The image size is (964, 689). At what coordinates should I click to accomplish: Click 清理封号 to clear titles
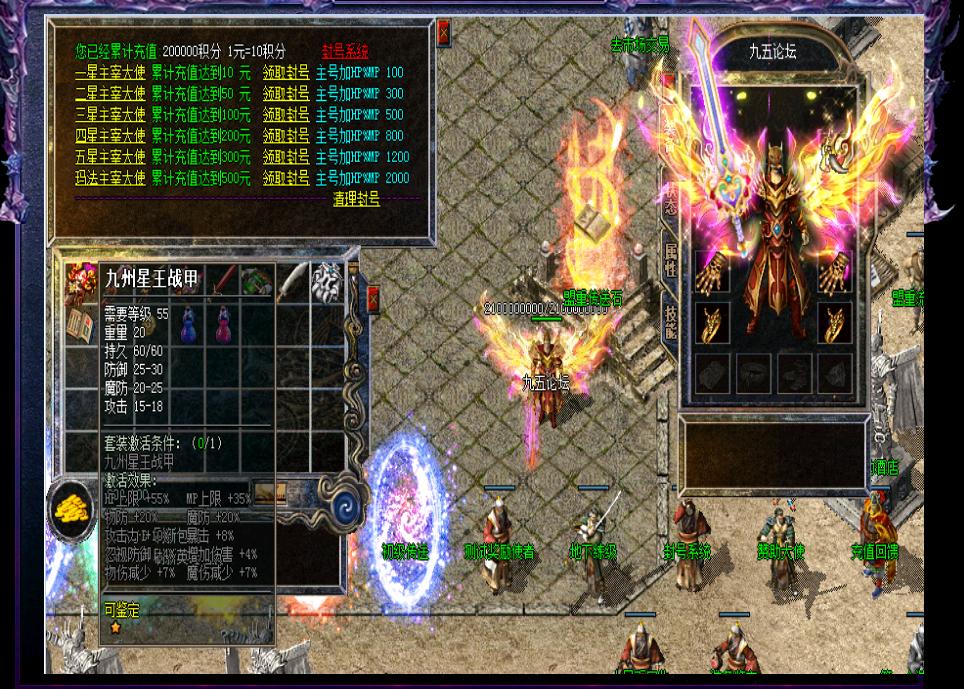(x=356, y=200)
